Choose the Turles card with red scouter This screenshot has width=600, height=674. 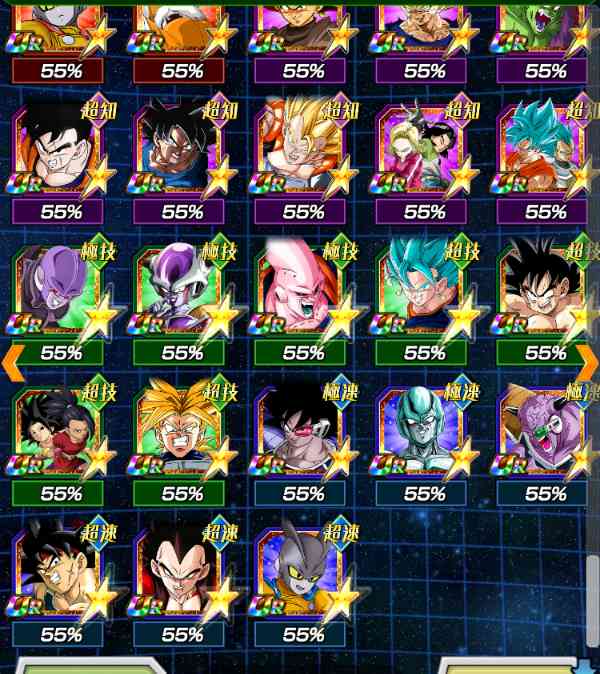(x=303, y=433)
